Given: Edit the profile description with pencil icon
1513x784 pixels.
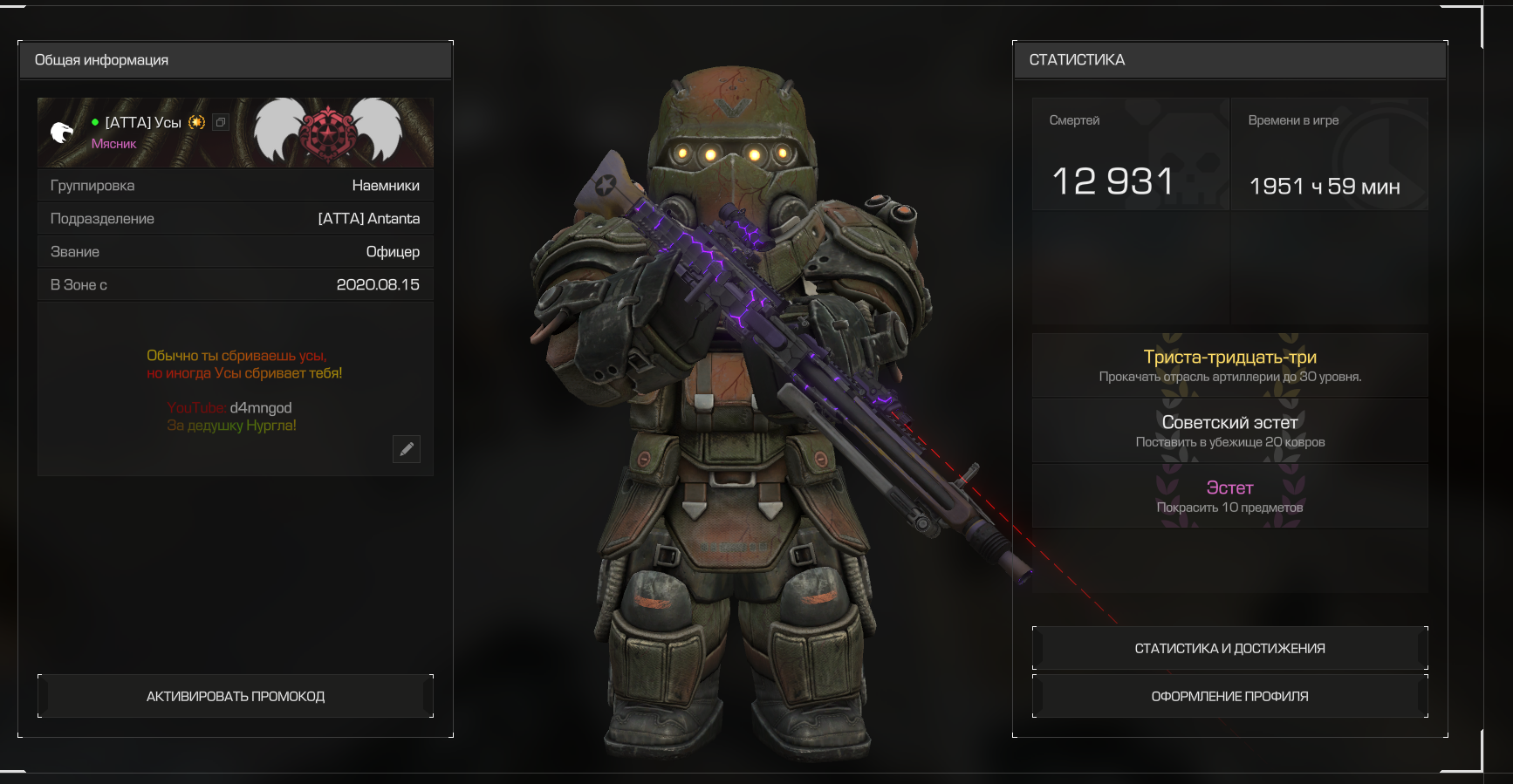Looking at the screenshot, I should pyautogui.click(x=407, y=449).
